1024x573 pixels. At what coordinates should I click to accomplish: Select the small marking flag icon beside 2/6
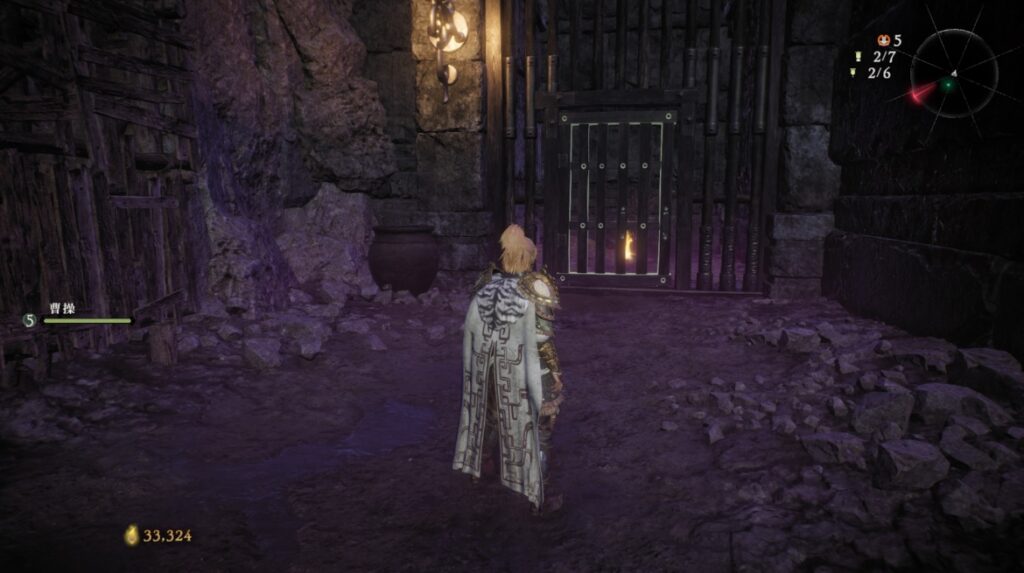coord(853,72)
